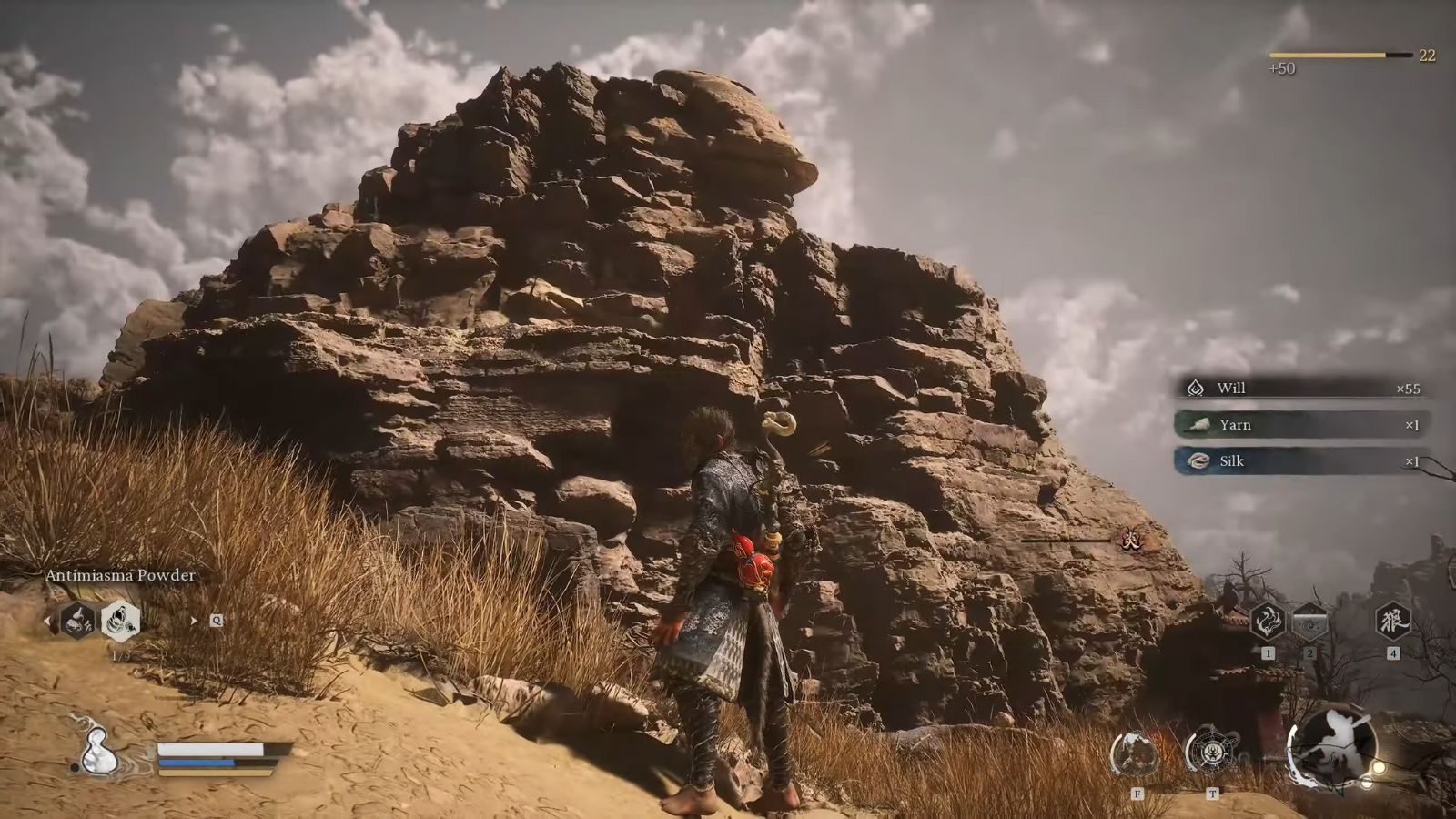This screenshot has width=1456, height=819.
Task: Select the highlighted Antimiasma Powder item slot
Action: point(120,621)
